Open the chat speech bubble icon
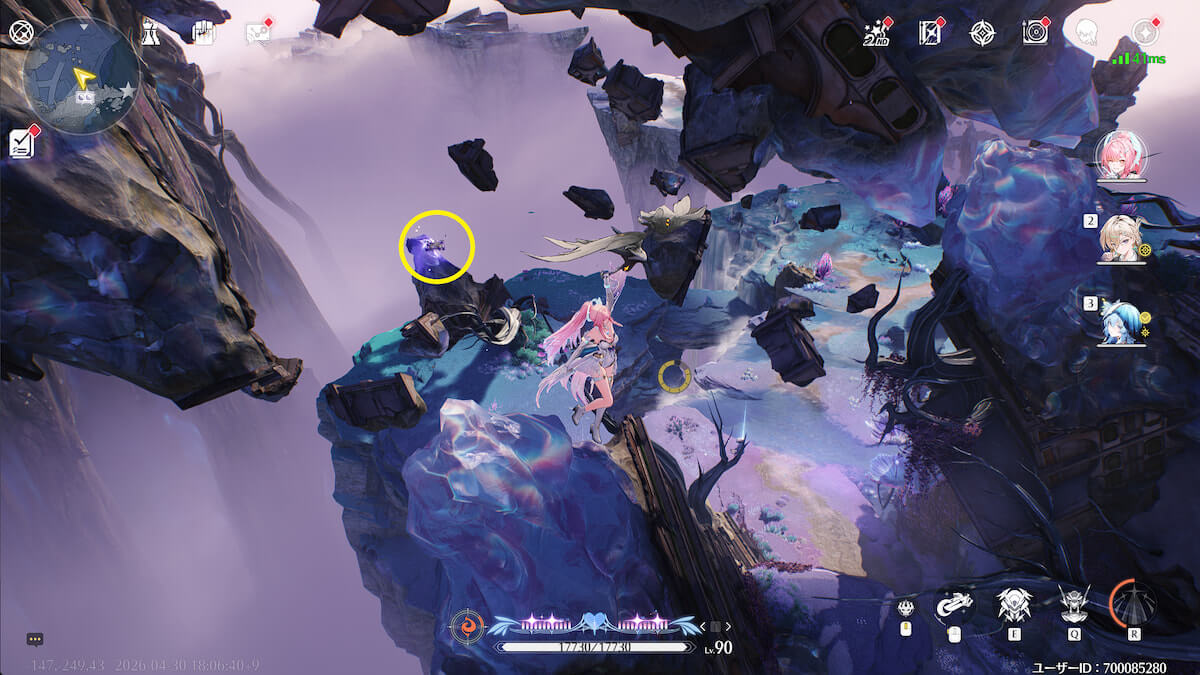The height and width of the screenshot is (675, 1200). [35, 638]
